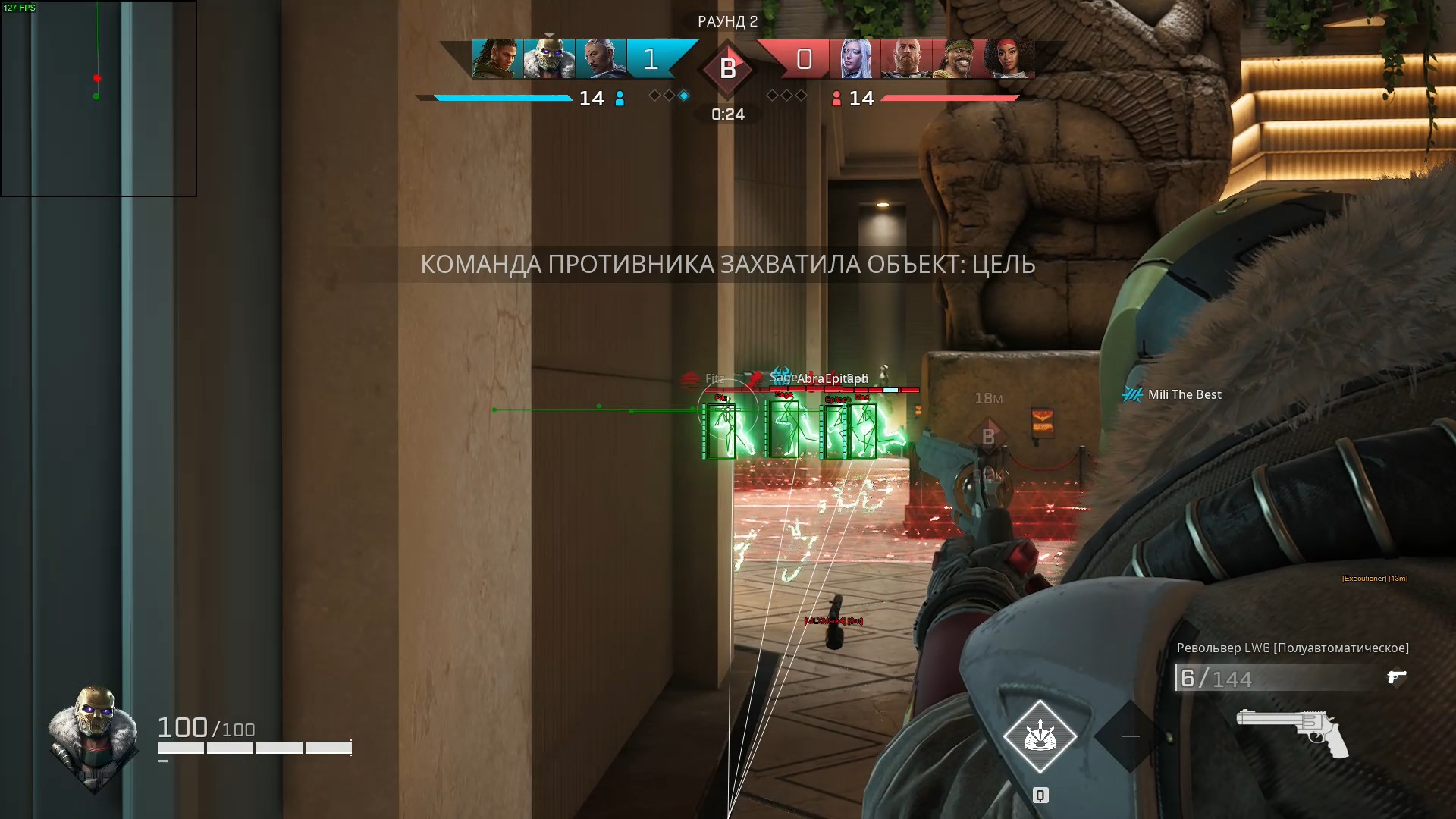
Task: Click the objective B diamond marker at the top
Action: [x=727, y=70]
